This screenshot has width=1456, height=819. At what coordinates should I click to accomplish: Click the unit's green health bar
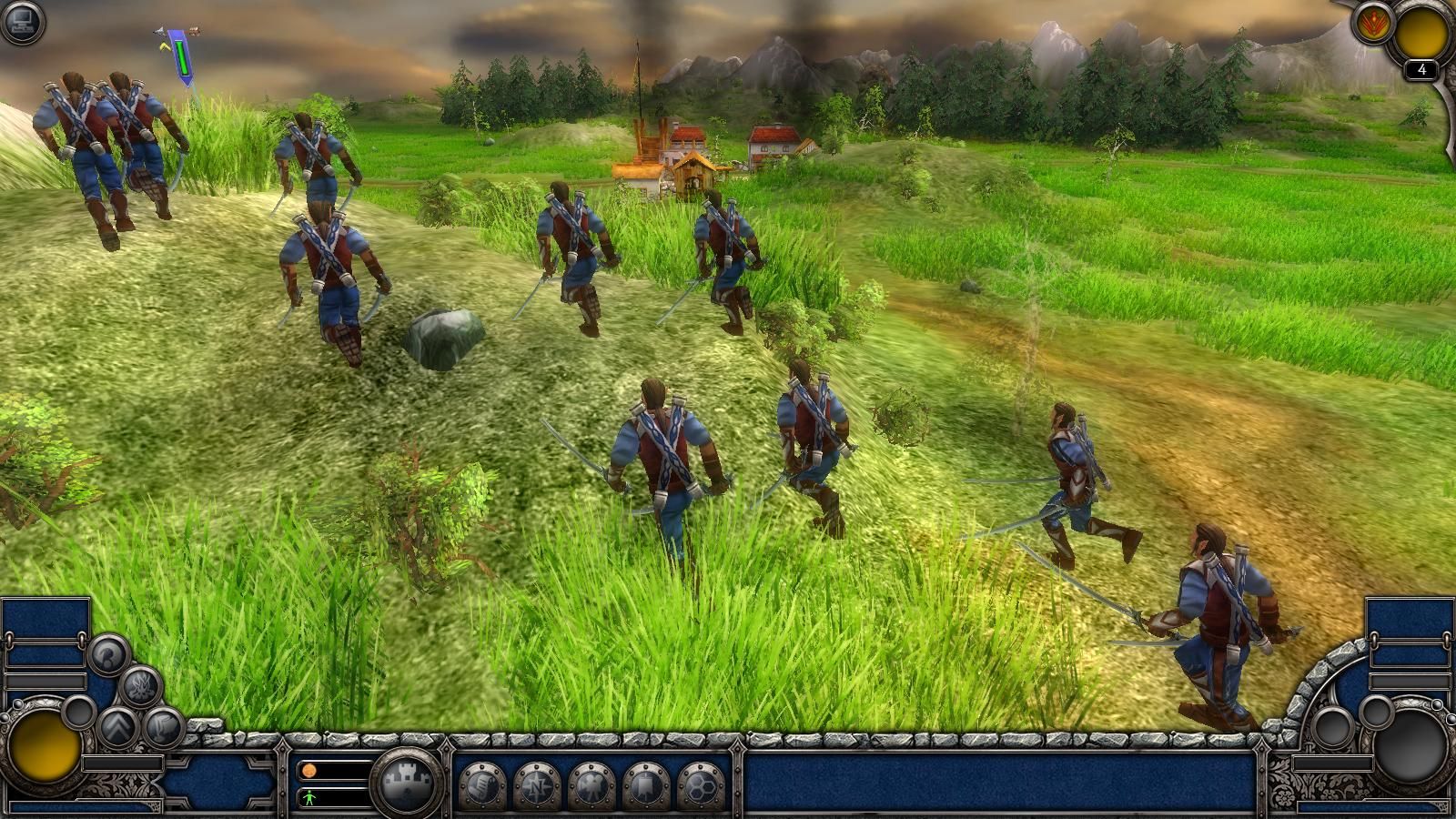coord(183,58)
